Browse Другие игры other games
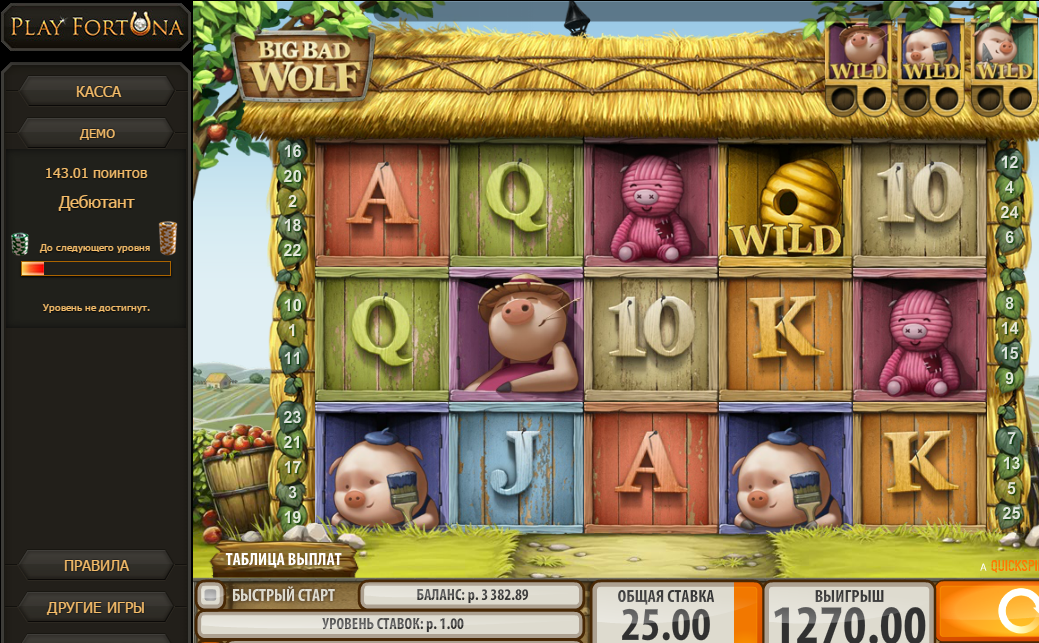Image resolution: width=1039 pixels, height=643 pixels. [96, 607]
